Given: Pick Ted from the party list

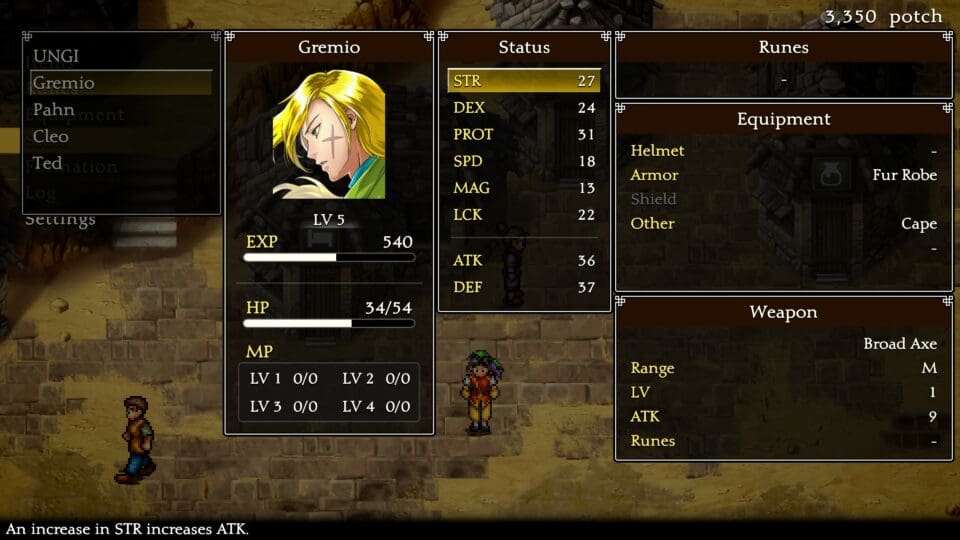Looking at the screenshot, I should [47, 163].
